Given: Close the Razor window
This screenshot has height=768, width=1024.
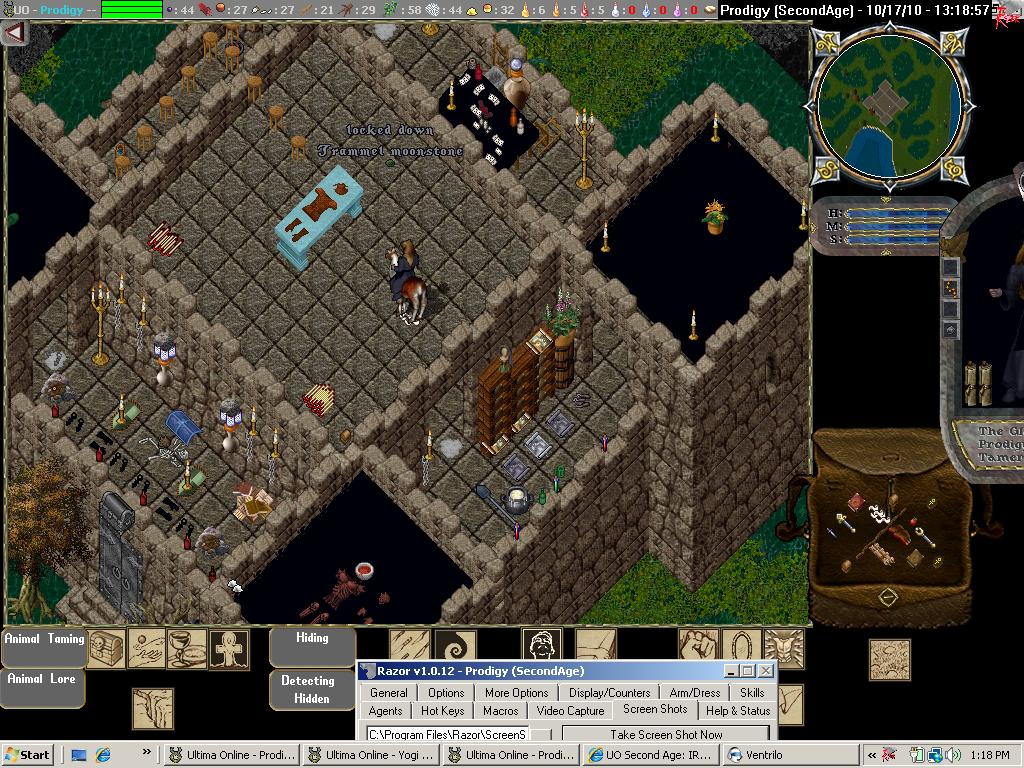Looking at the screenshot, I should pos(766,671).
